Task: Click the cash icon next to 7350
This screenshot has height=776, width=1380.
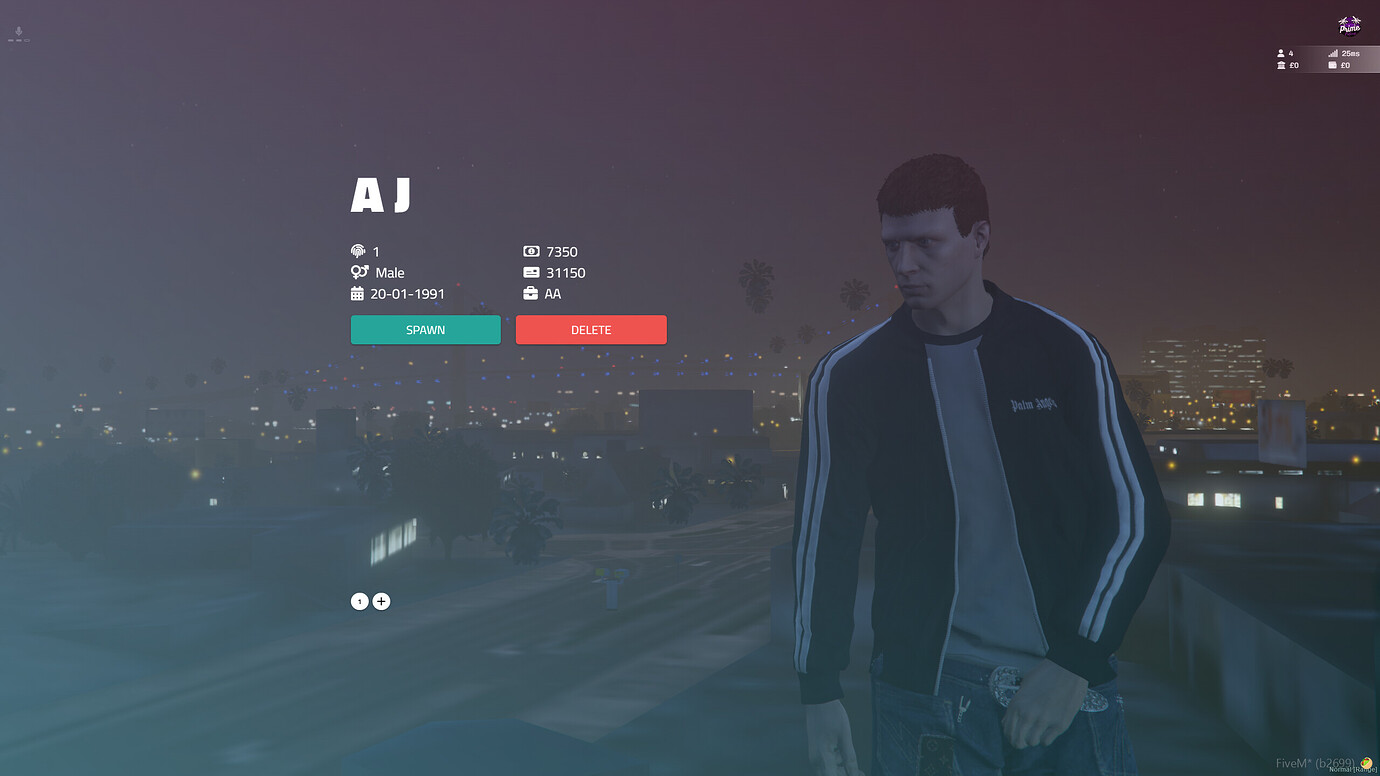Action: (x=530, y=251)
